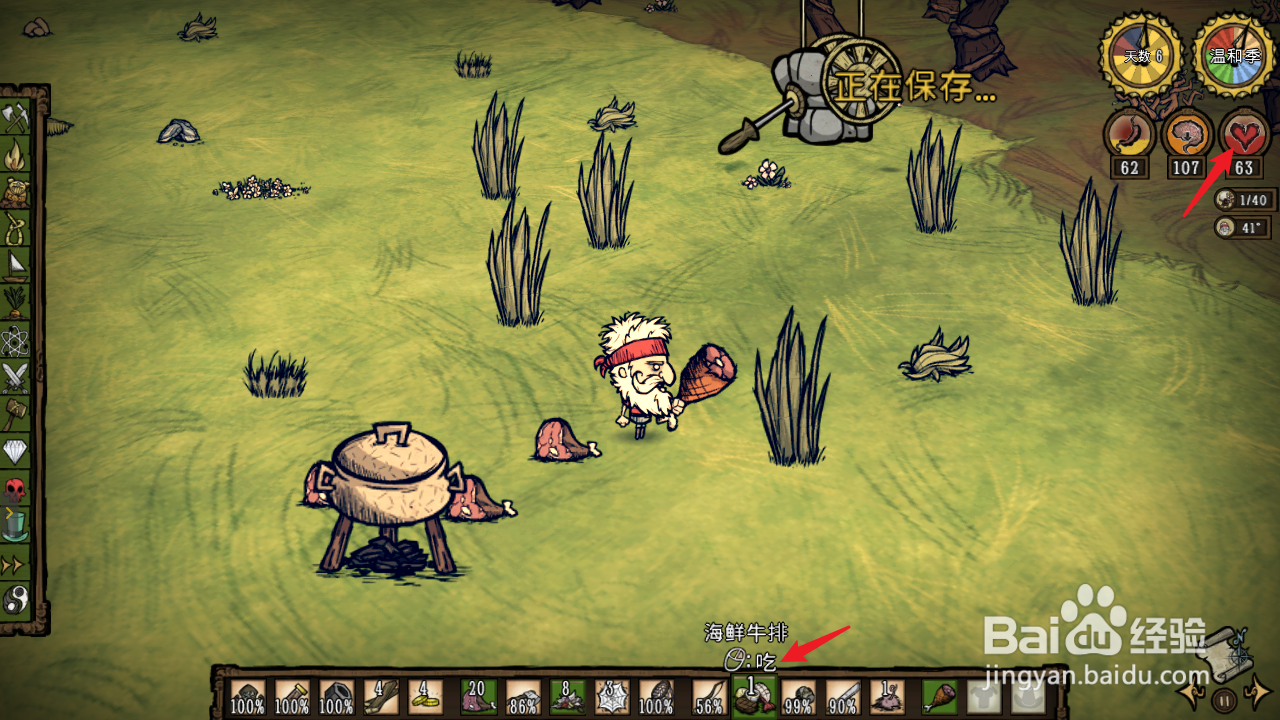
Task: Select the spider web inventory slot
Action: [x=613, y=697]
